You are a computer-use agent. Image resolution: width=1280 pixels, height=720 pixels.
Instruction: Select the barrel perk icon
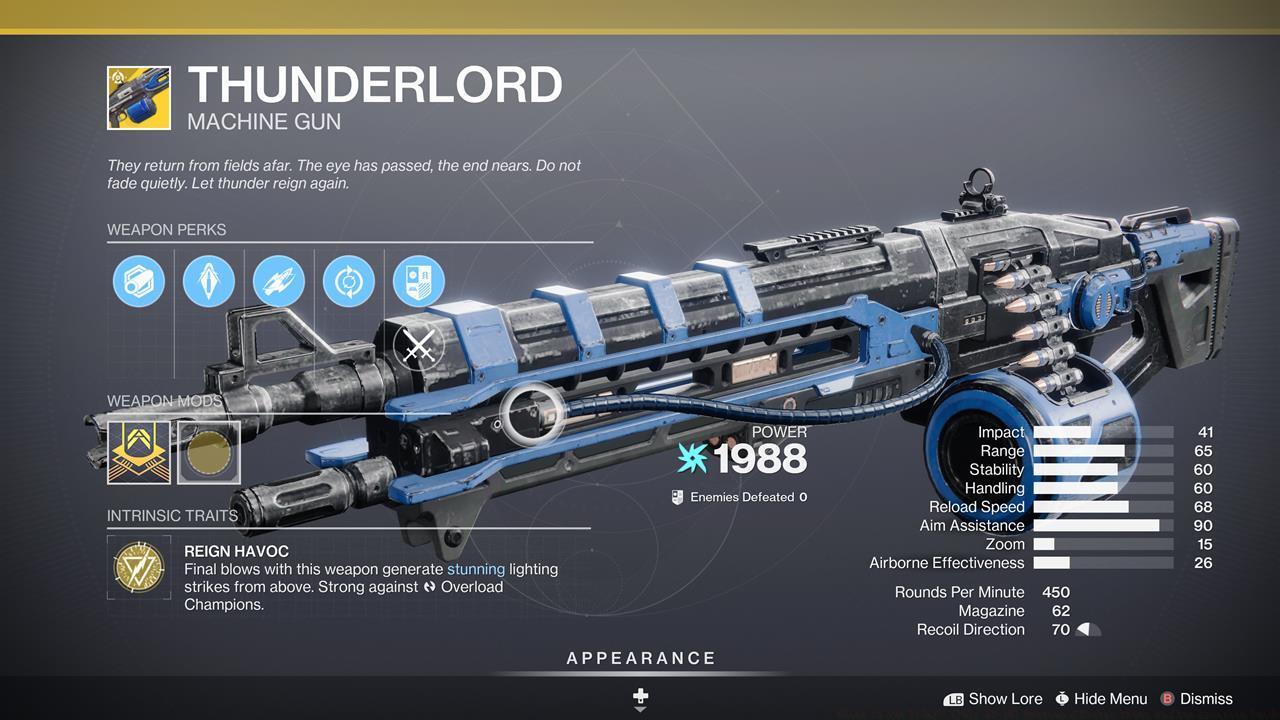138,281
